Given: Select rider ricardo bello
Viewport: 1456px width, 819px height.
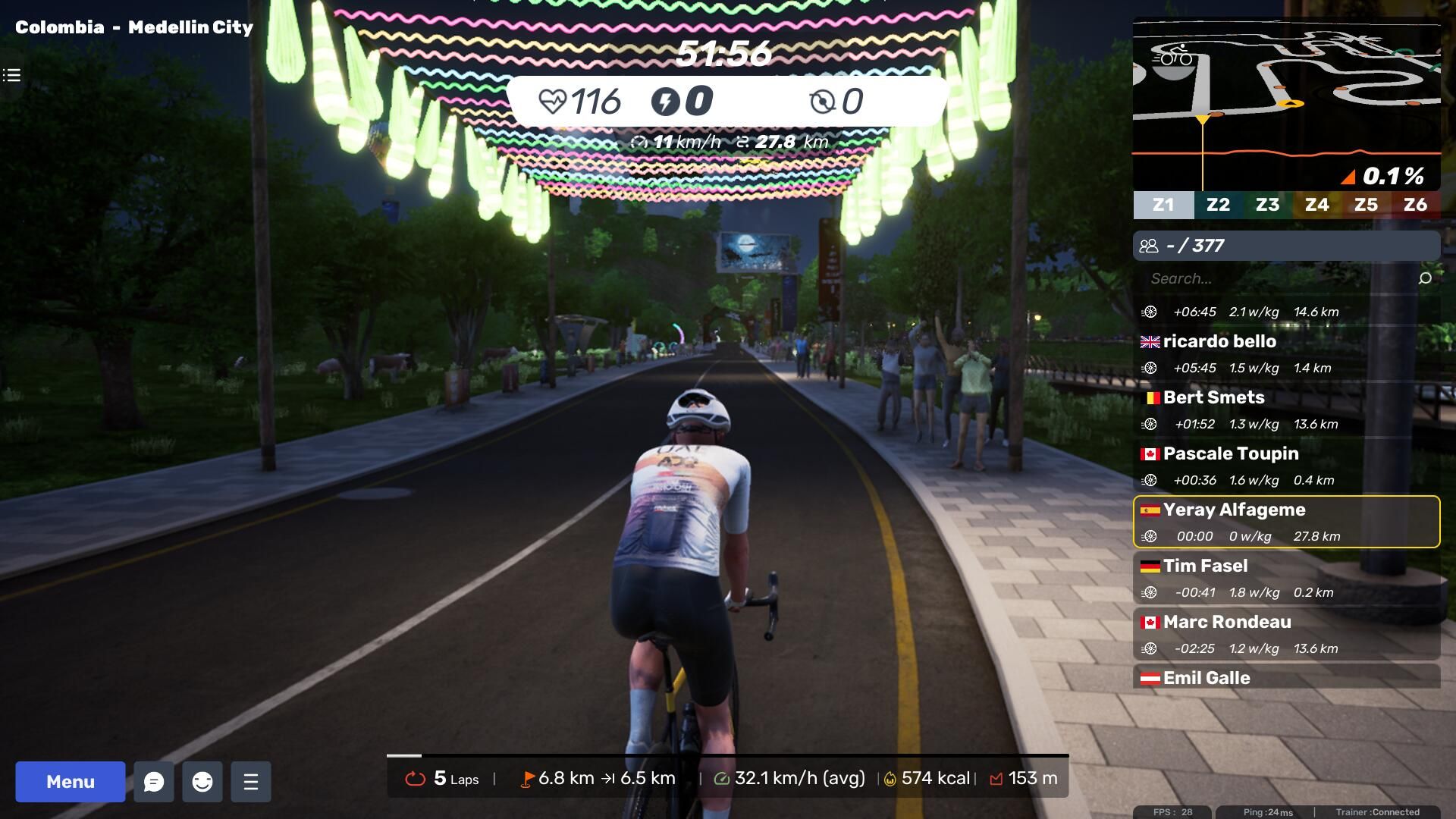Looking at the screenshot, I should (1286, 353).
